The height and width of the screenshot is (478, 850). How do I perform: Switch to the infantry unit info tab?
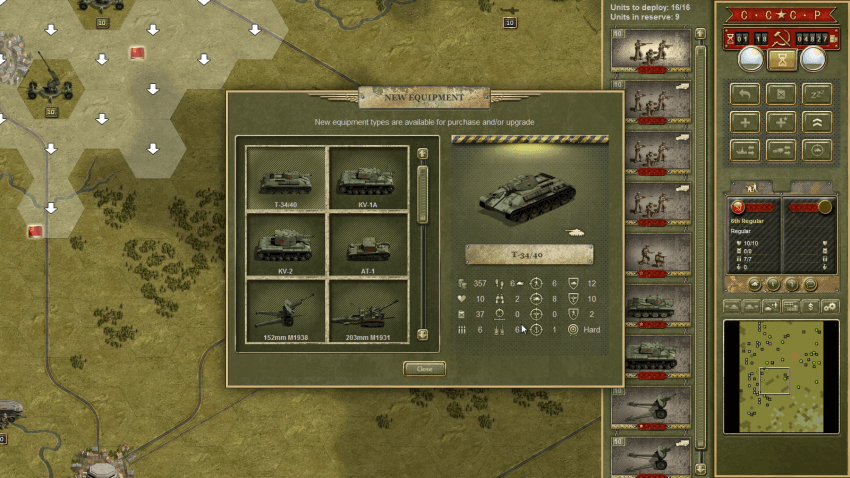coord(750,187)
